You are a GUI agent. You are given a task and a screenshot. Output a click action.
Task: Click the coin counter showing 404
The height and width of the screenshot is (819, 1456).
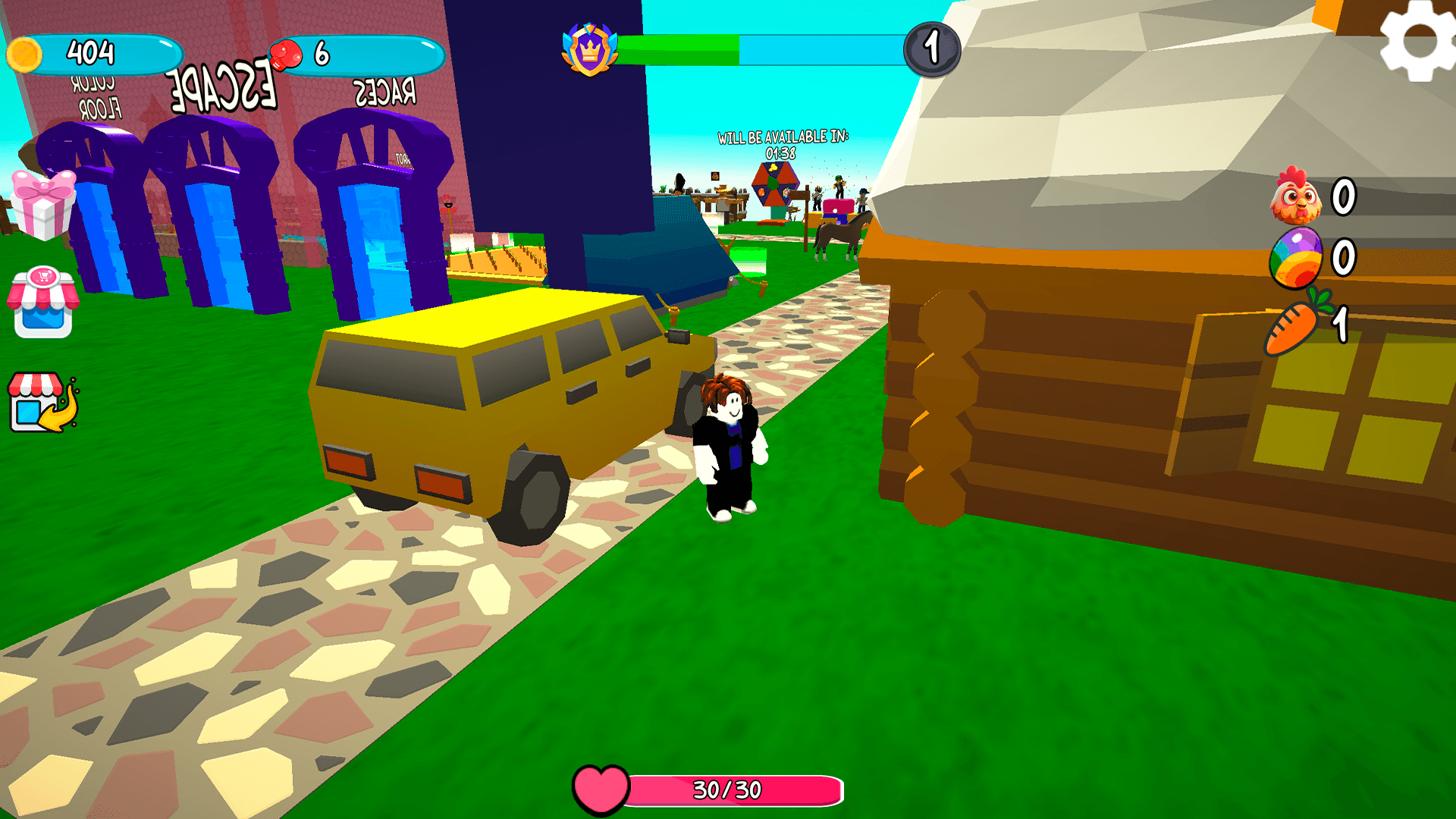91,53
